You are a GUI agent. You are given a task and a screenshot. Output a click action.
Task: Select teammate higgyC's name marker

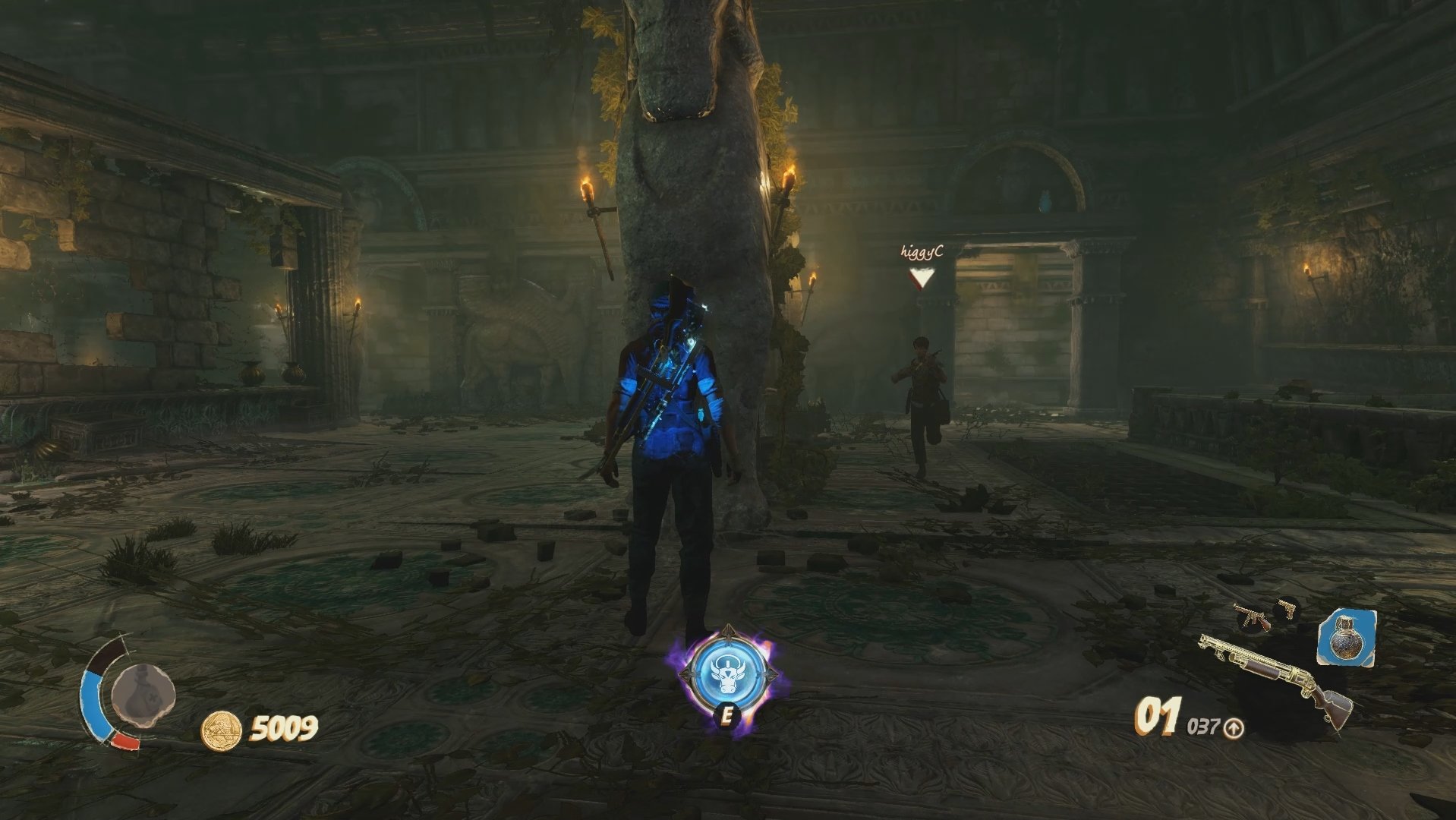(922, 253)
